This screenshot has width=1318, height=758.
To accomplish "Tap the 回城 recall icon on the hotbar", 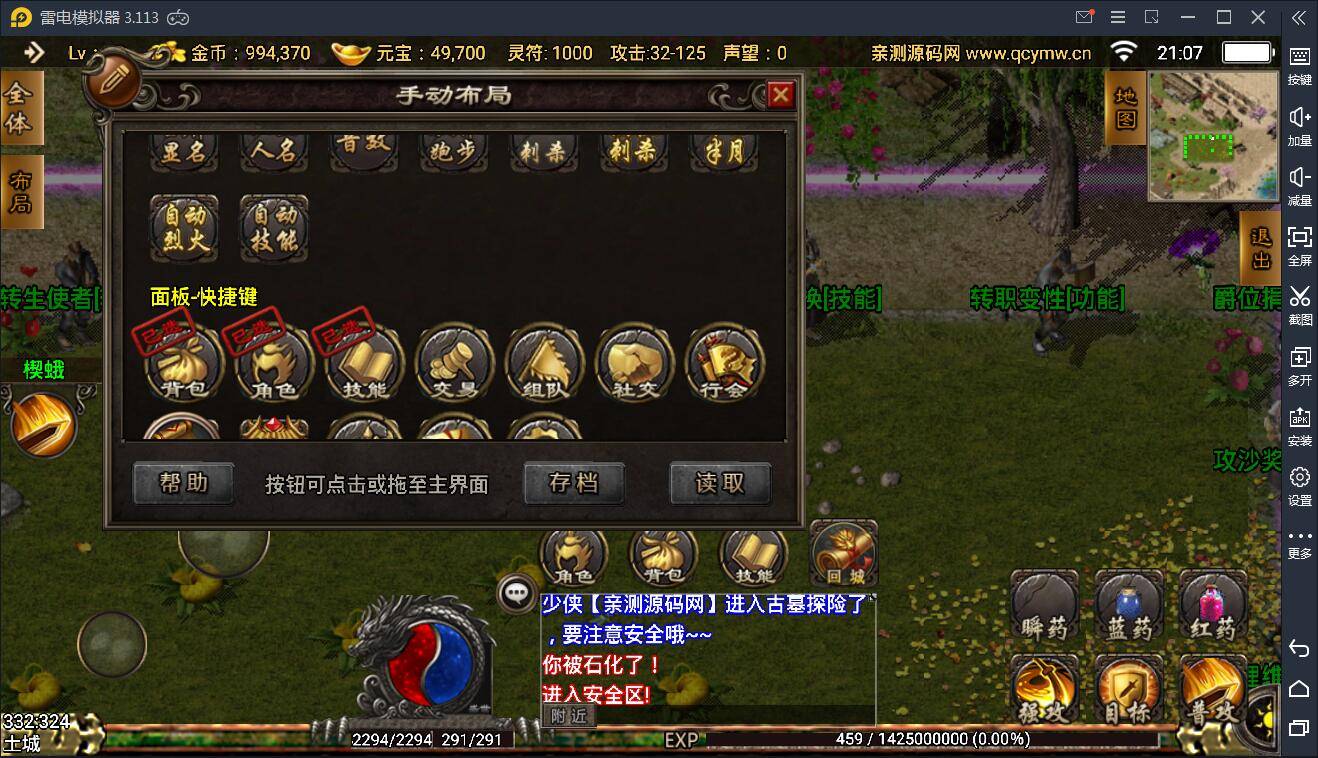I will 843,553.
